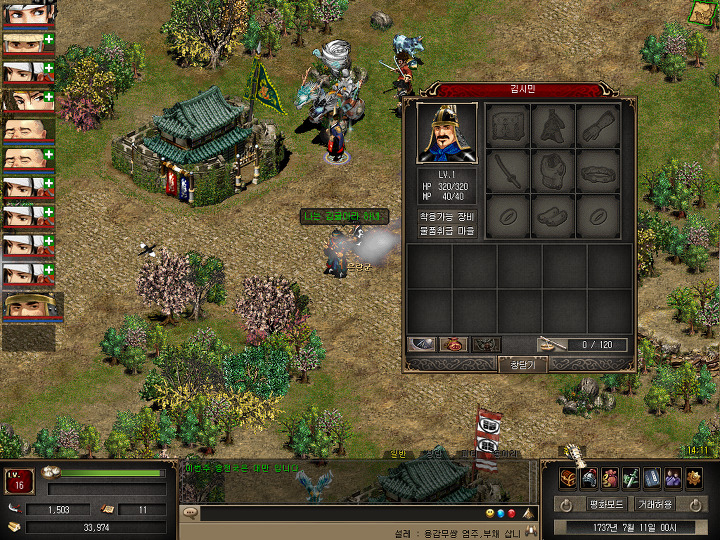Open the two-people icon menu

tap(673, 478)
